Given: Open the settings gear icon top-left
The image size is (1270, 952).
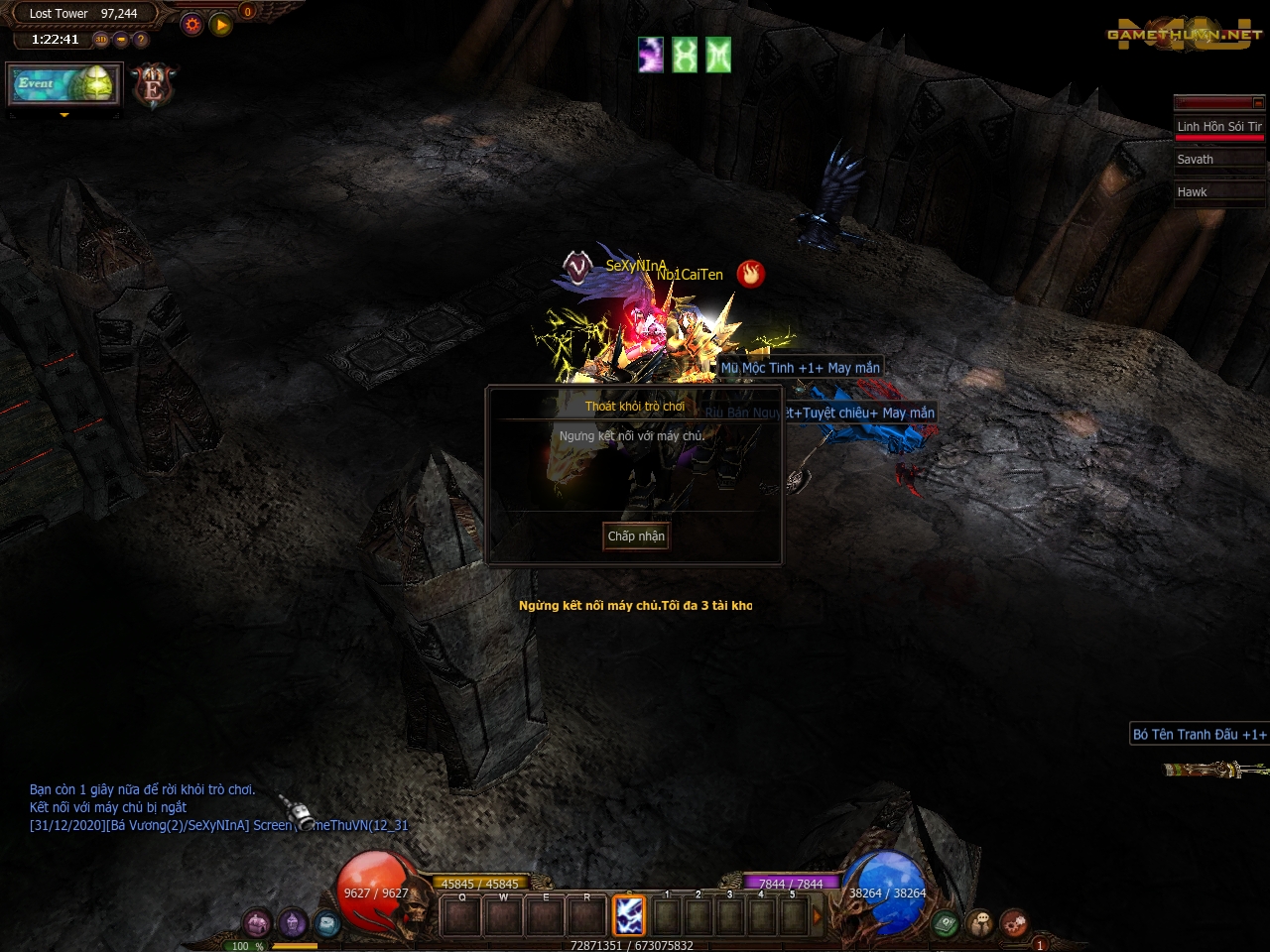Looking at the screenshot, I should pos(191,24).
